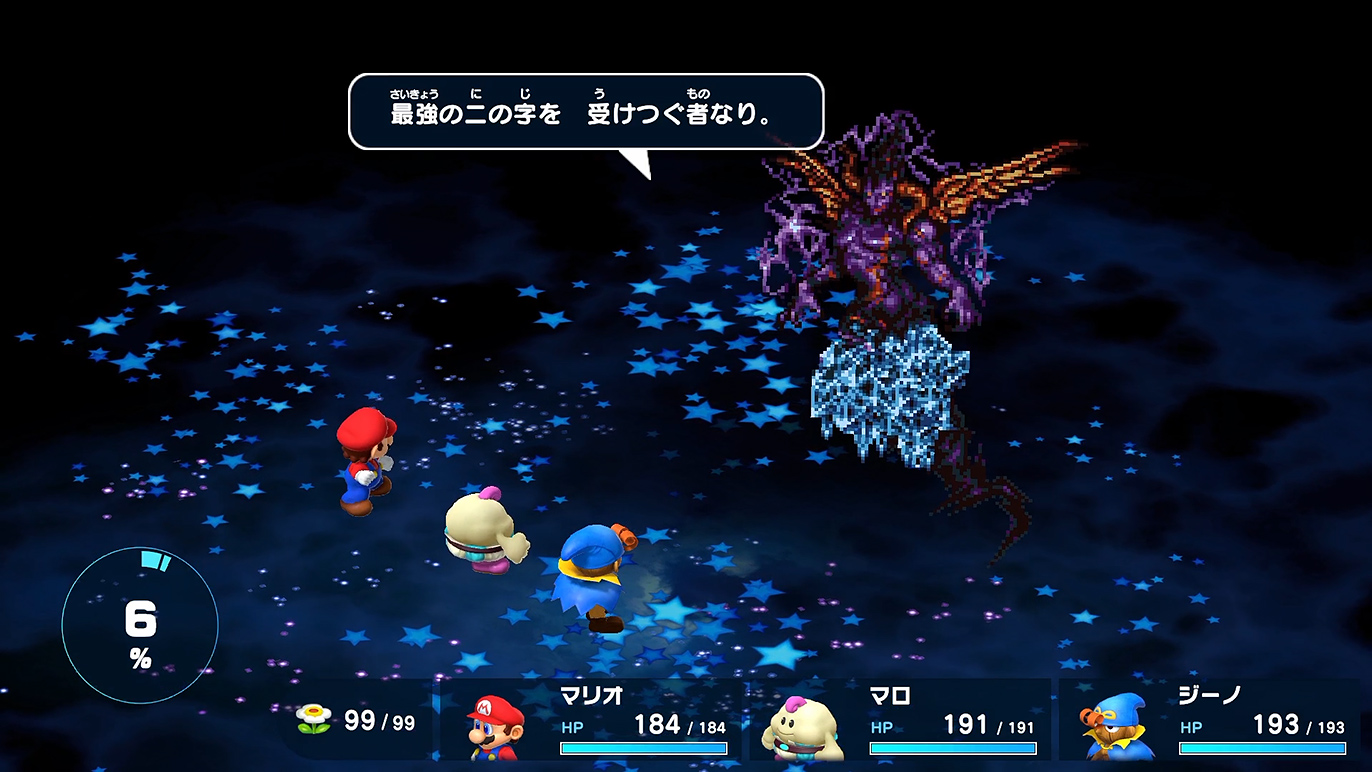The image size is (1372, 772).
Task: Advance the Culex dialogue speech bubble
Action: [x=585, y=112]
